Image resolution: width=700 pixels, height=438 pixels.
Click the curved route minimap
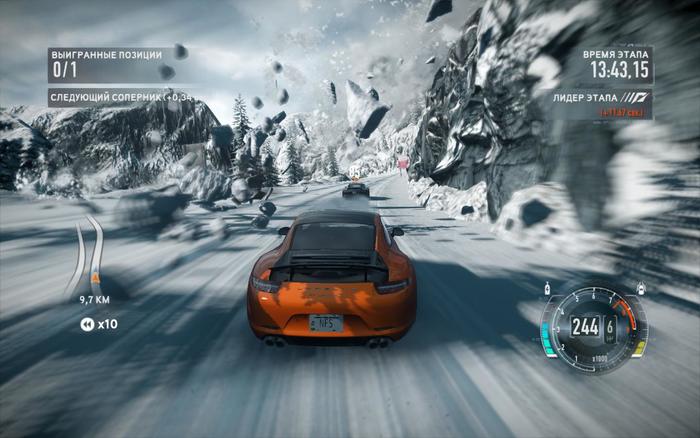[x=88, y=255]
